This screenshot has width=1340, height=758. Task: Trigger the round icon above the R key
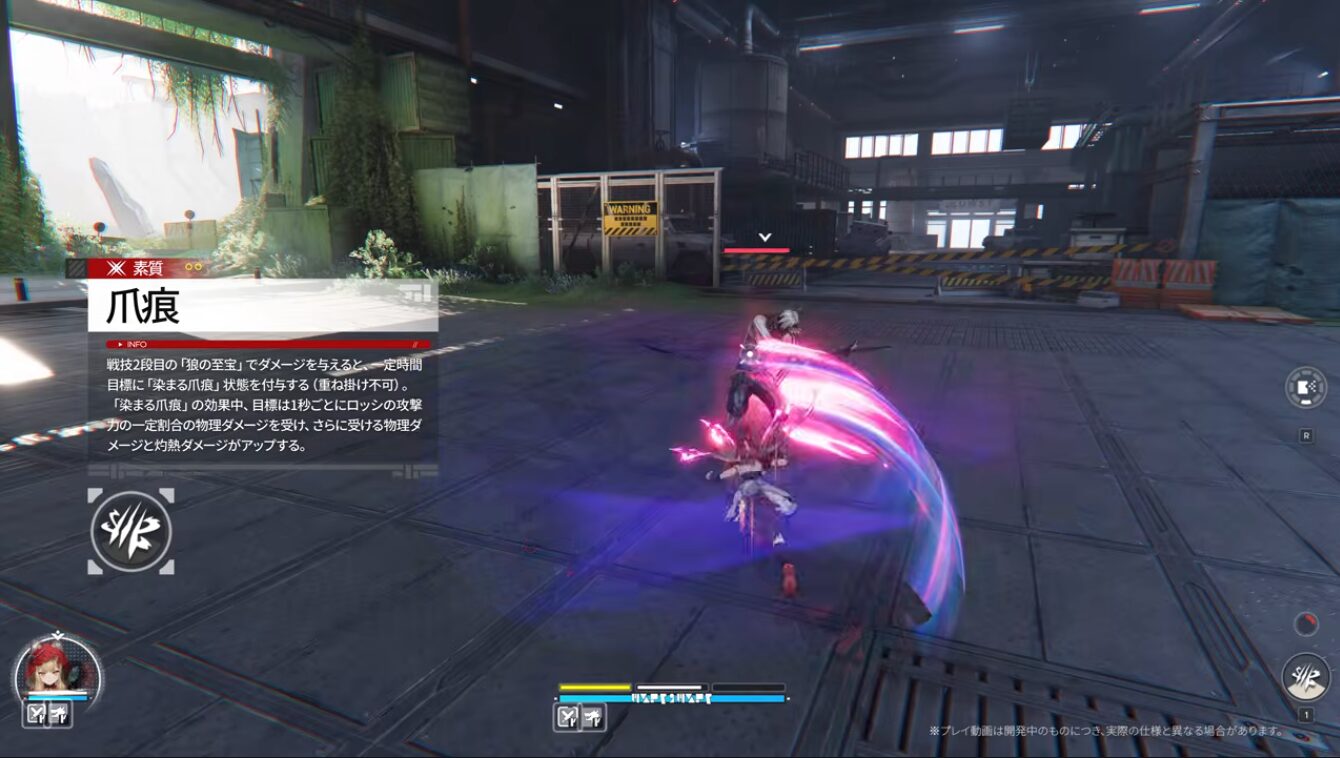click(1306, 388)
